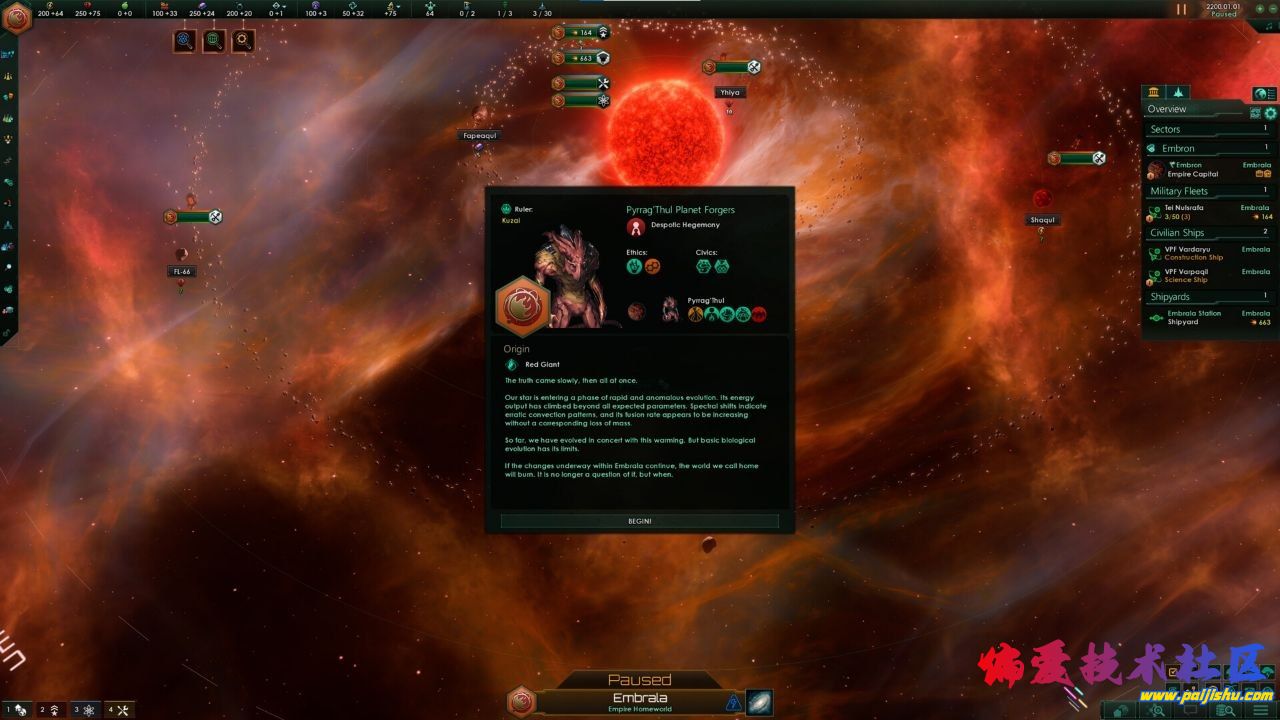Toggle the pause button at top right

tap(1182, 11)
